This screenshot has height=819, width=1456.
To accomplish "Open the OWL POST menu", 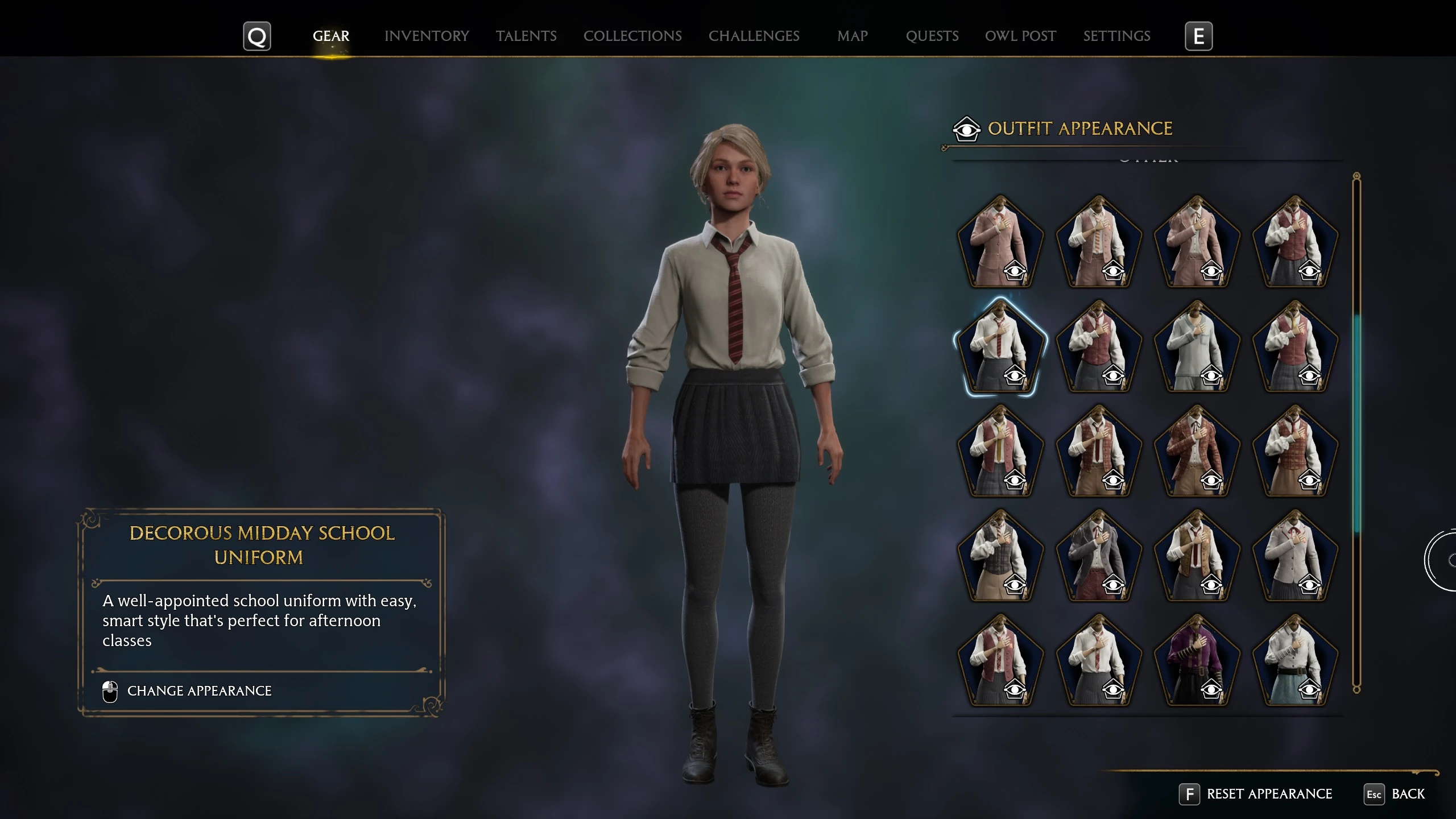I will pos(1020,36).
